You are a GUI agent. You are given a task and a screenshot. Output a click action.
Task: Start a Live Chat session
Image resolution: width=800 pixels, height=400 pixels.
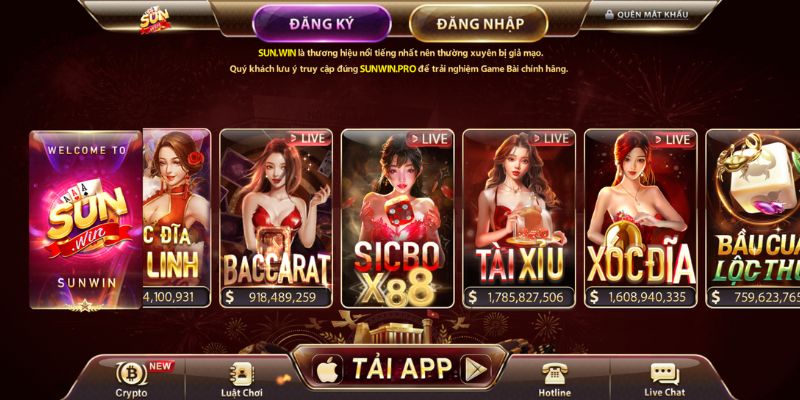pyautogui.click(x=665, y=377)
